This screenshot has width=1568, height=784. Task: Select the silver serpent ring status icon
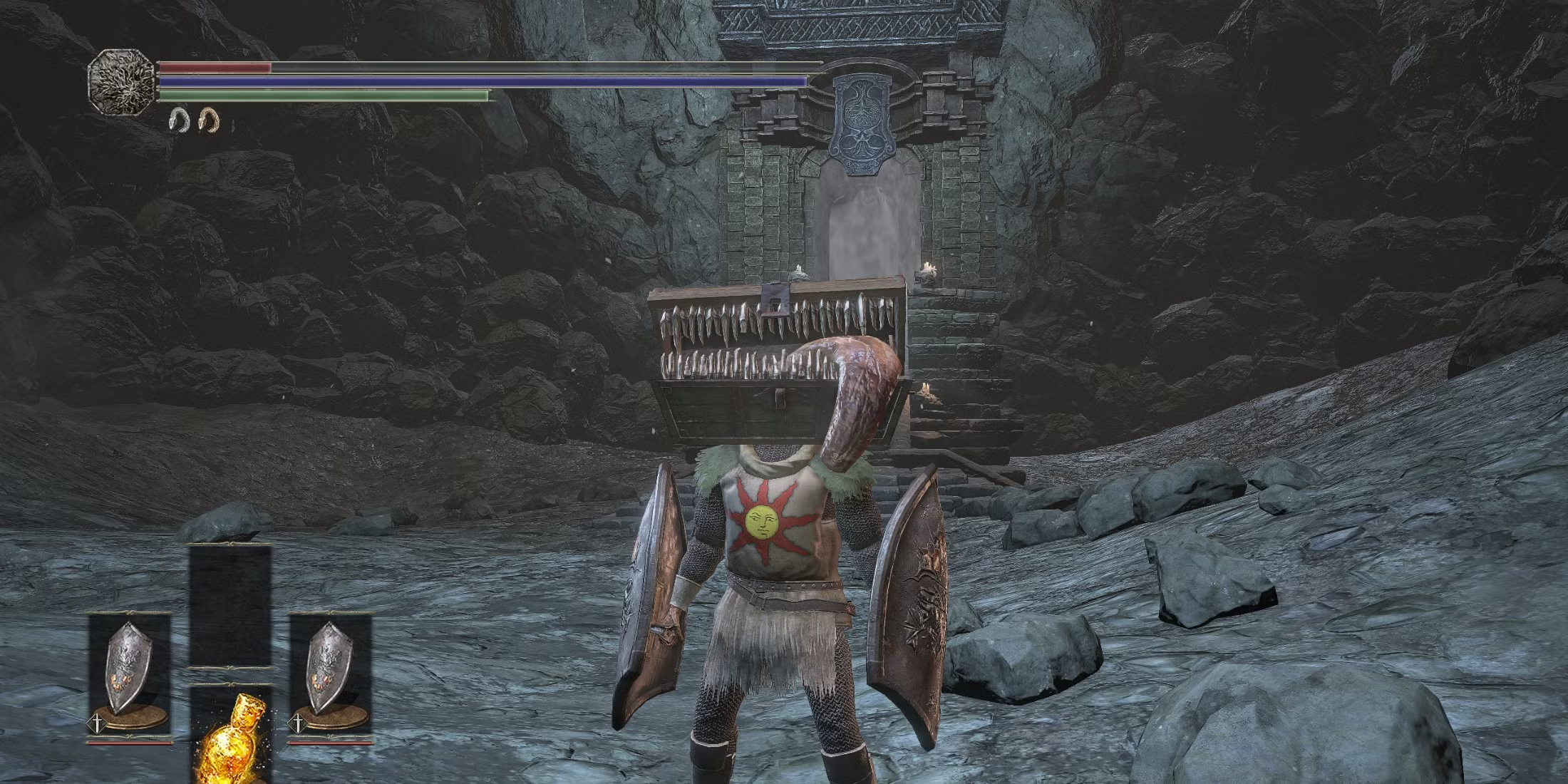click(x=177, y=120)
